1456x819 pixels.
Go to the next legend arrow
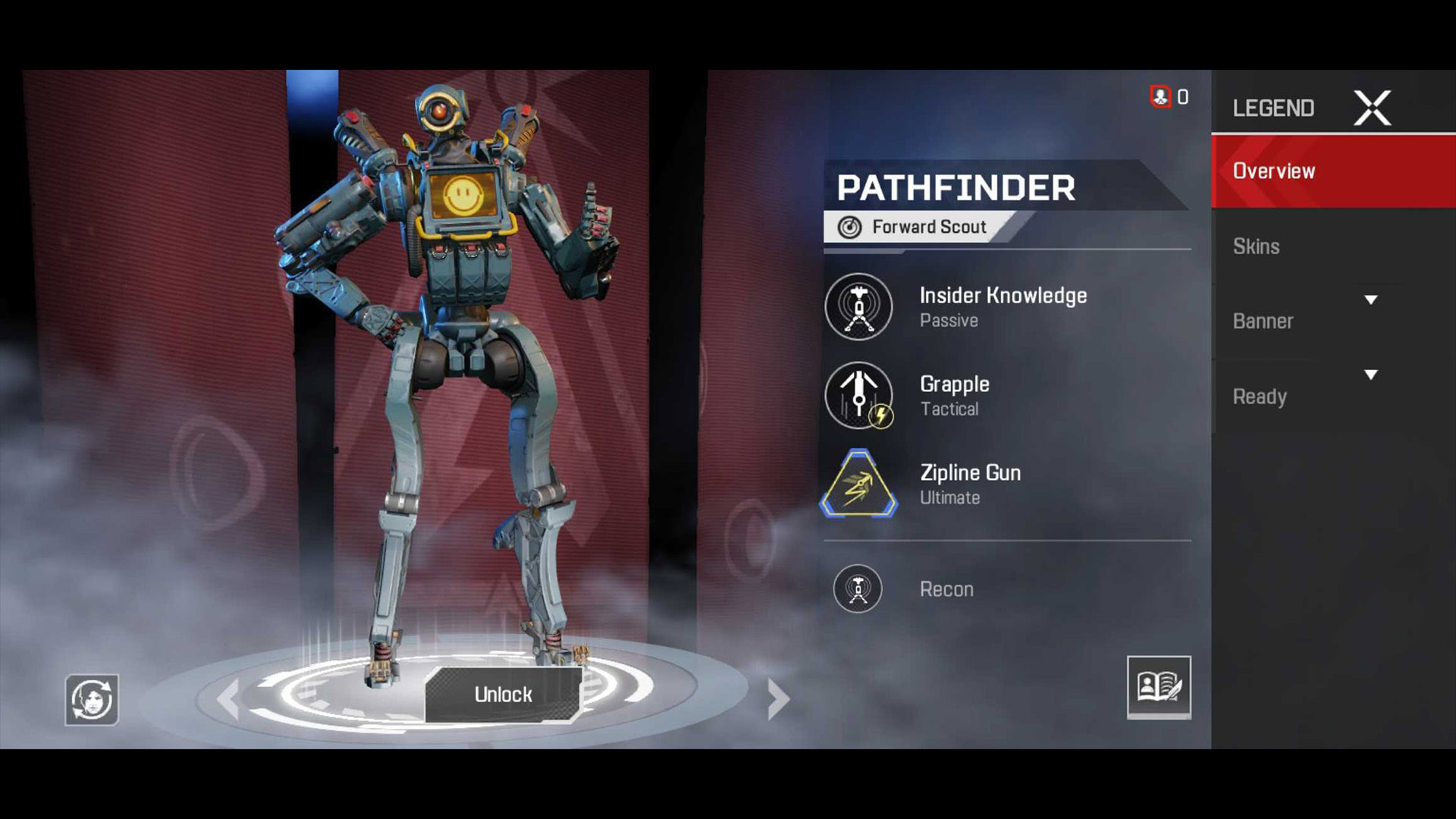tap(778, 698)
